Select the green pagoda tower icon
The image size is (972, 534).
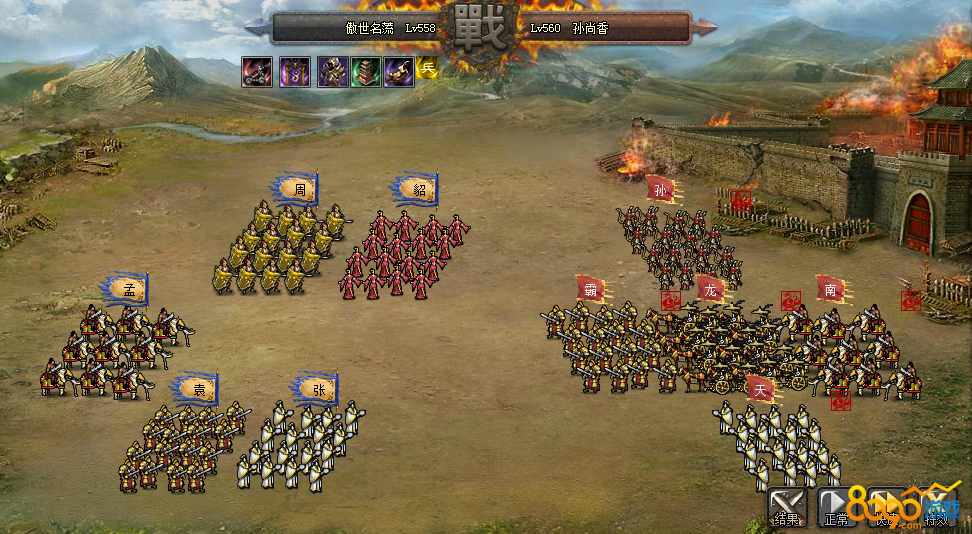click(366, 72)
